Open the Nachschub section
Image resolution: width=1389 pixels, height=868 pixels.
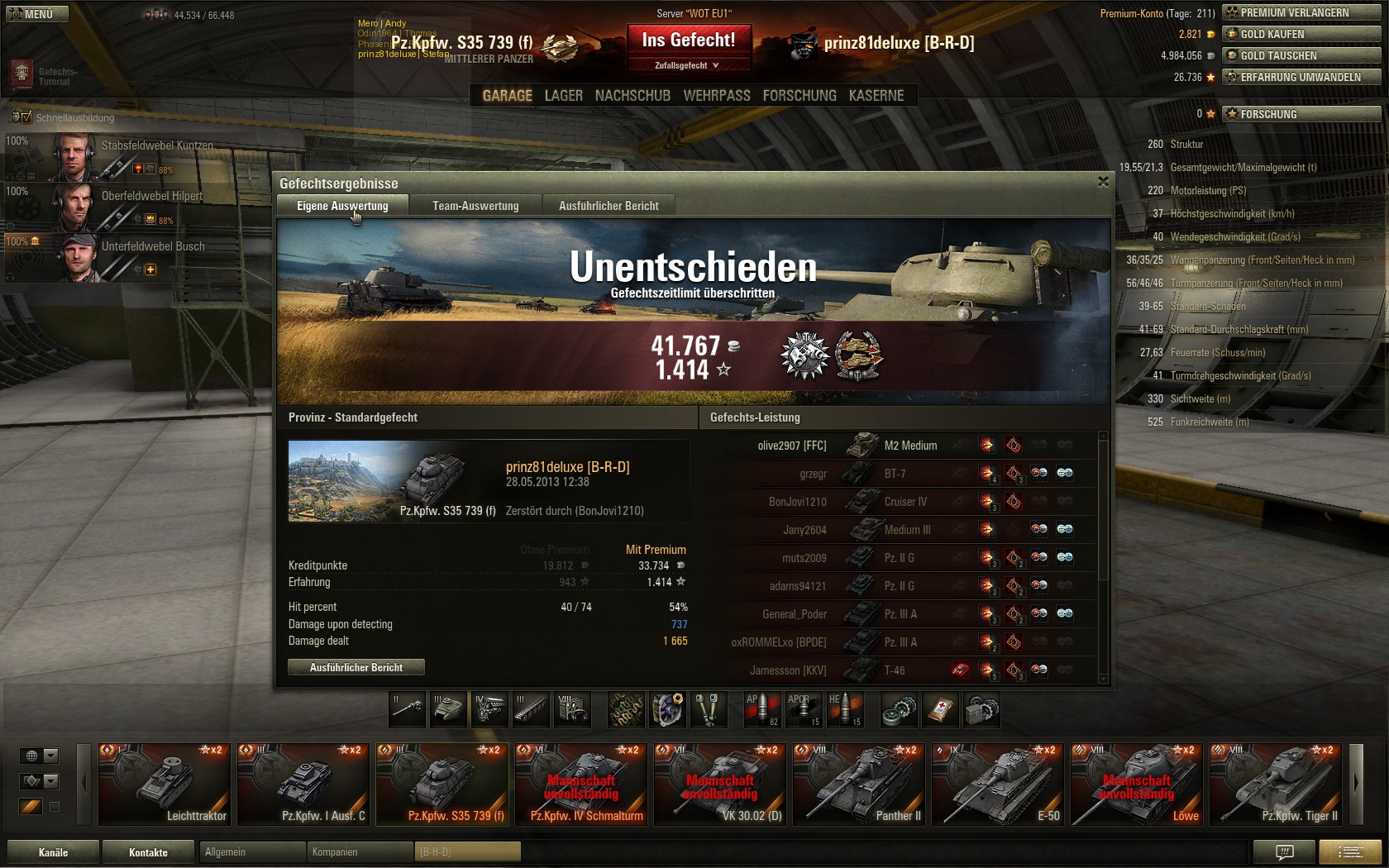632,96
